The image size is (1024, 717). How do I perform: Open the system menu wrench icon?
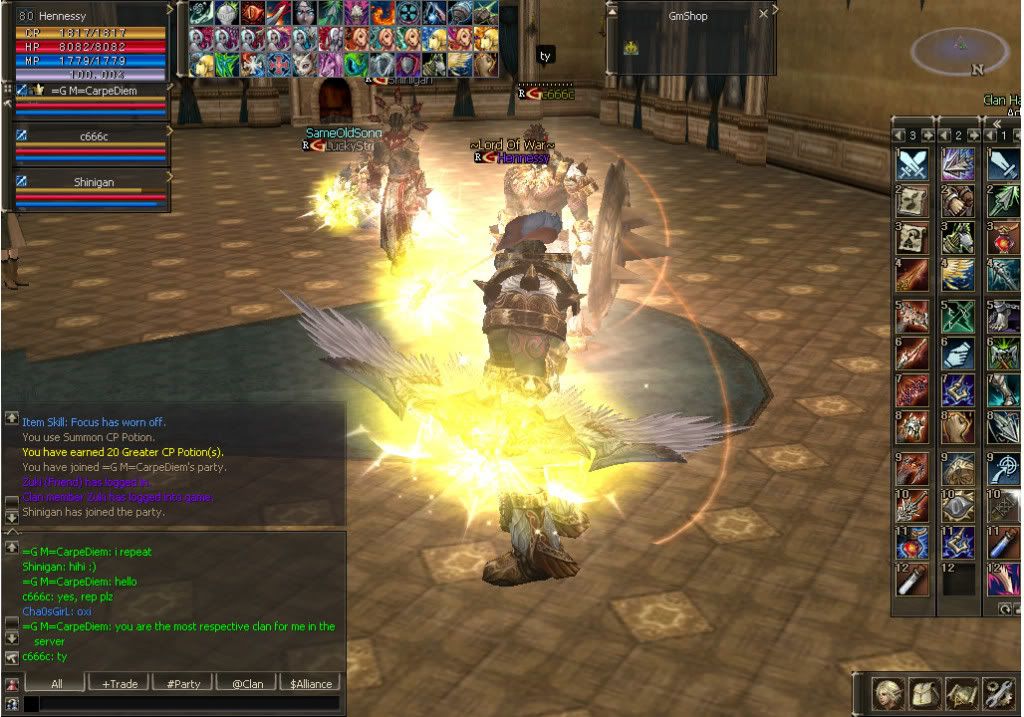pyautogui.click(x=998, y=692)
